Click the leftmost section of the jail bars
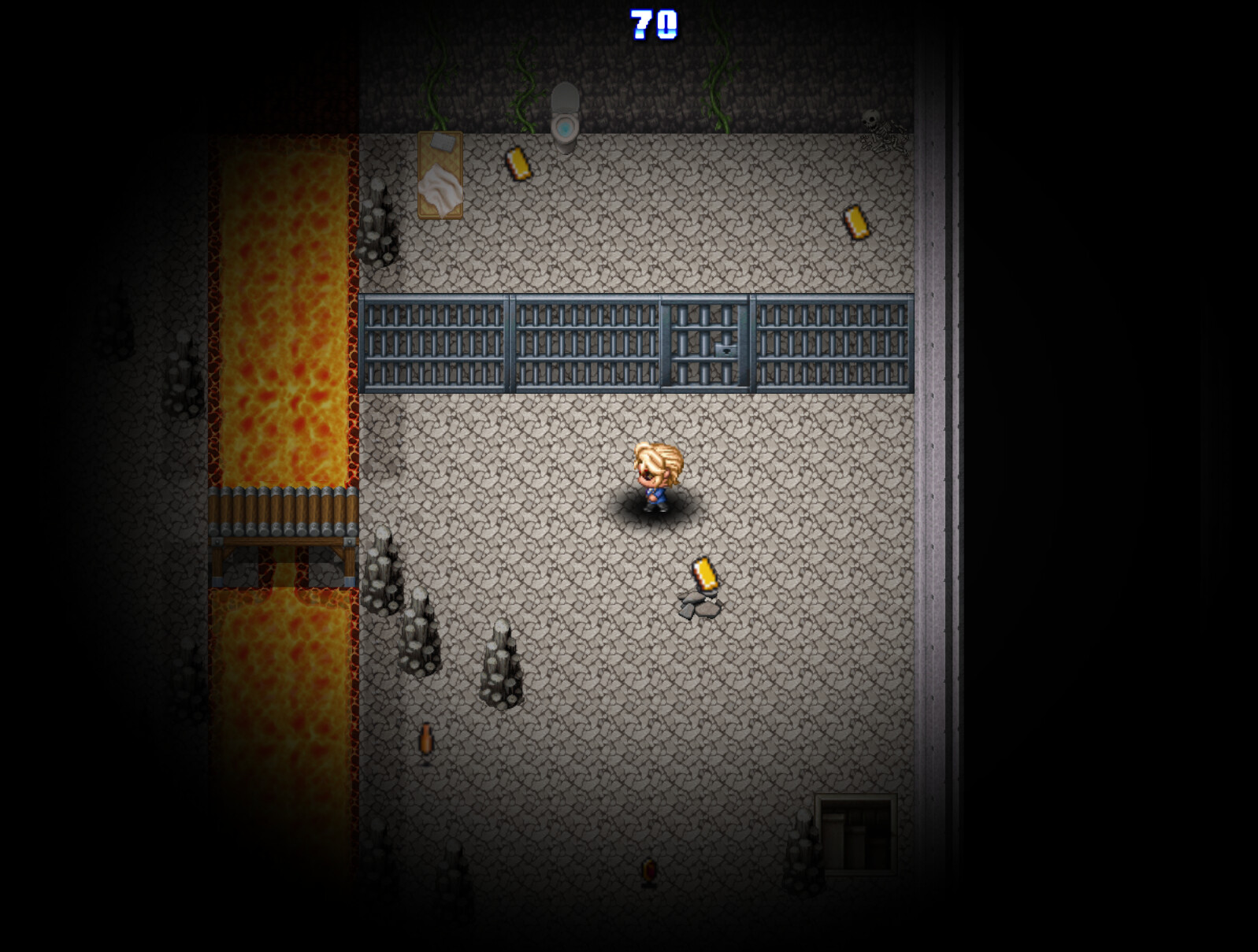The height and width of the screenshot is (952, 1258). coord(433,343)
